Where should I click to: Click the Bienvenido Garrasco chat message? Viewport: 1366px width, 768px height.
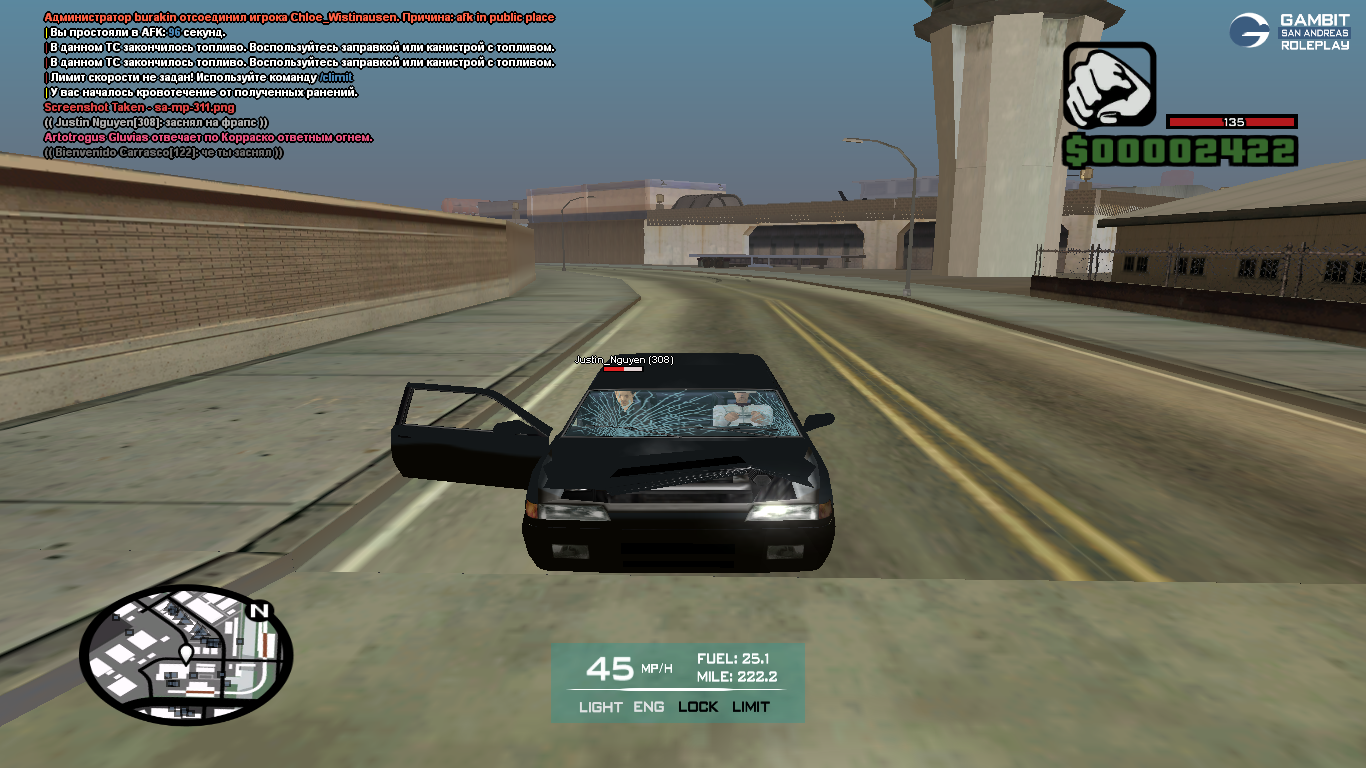click(x=164, y=152)
